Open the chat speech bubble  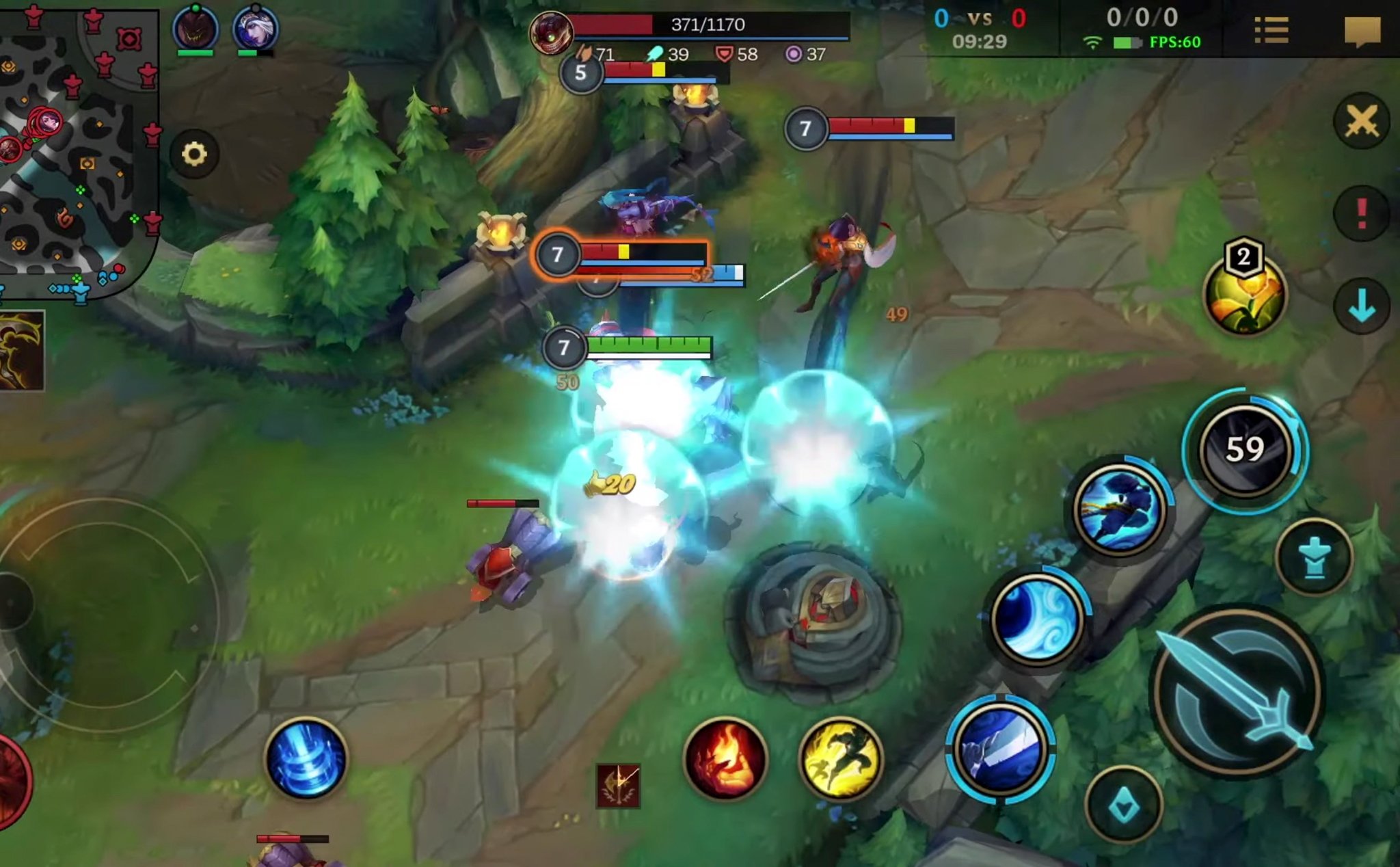1362,31
